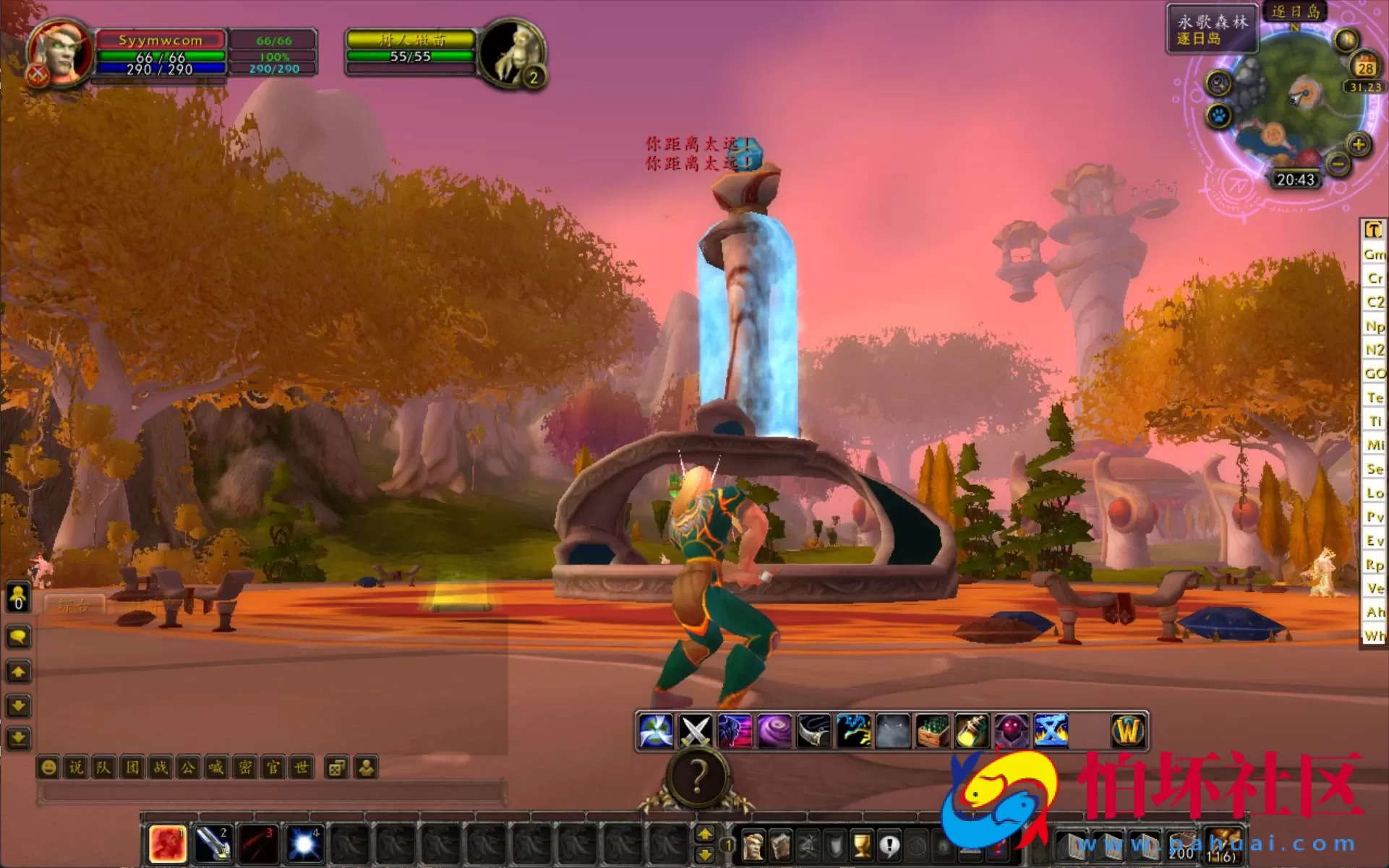
Task: Click the chat scroll-up arrow
Action: (17, 672)
